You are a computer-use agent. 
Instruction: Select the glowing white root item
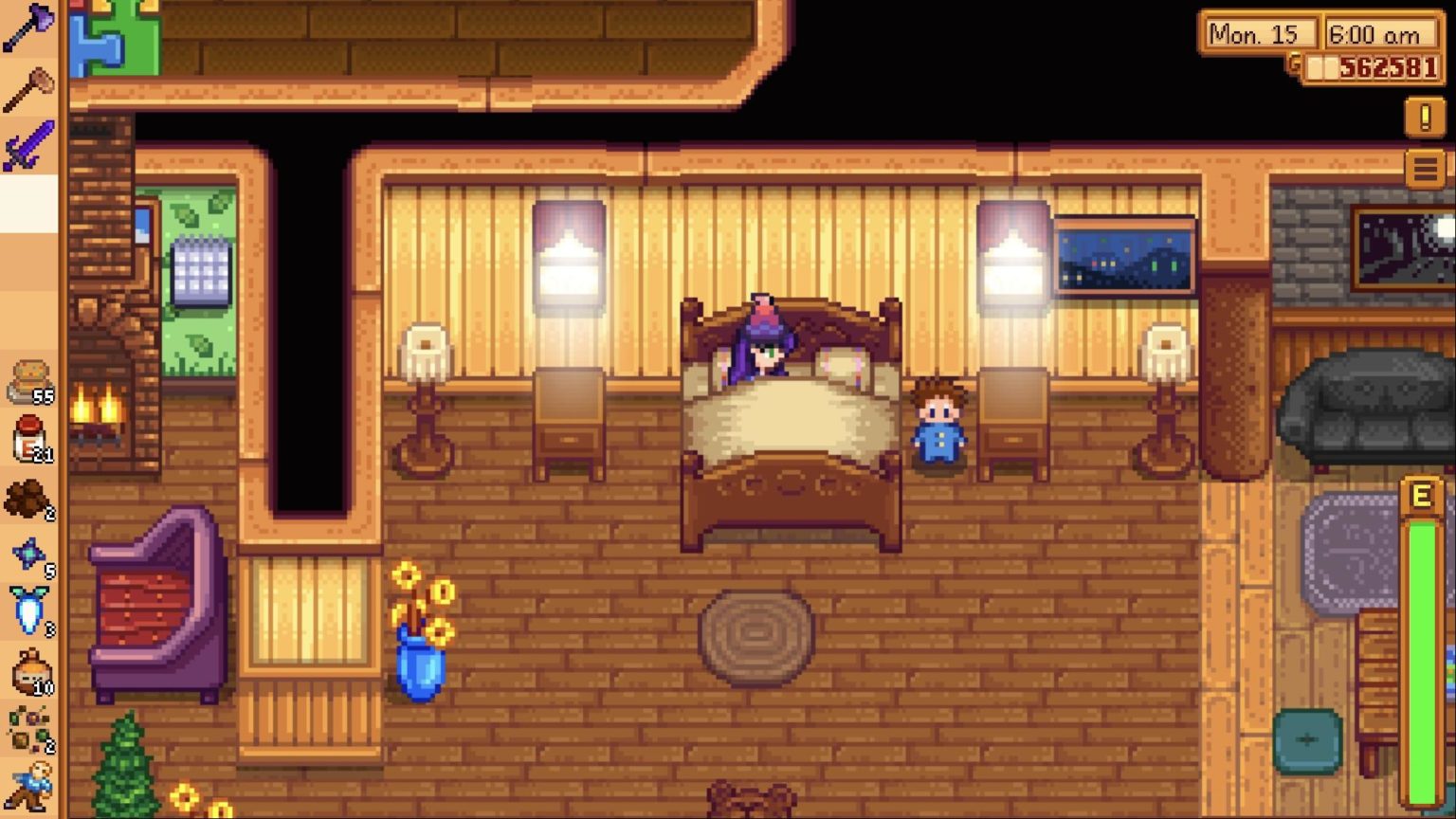coord(28,616)
